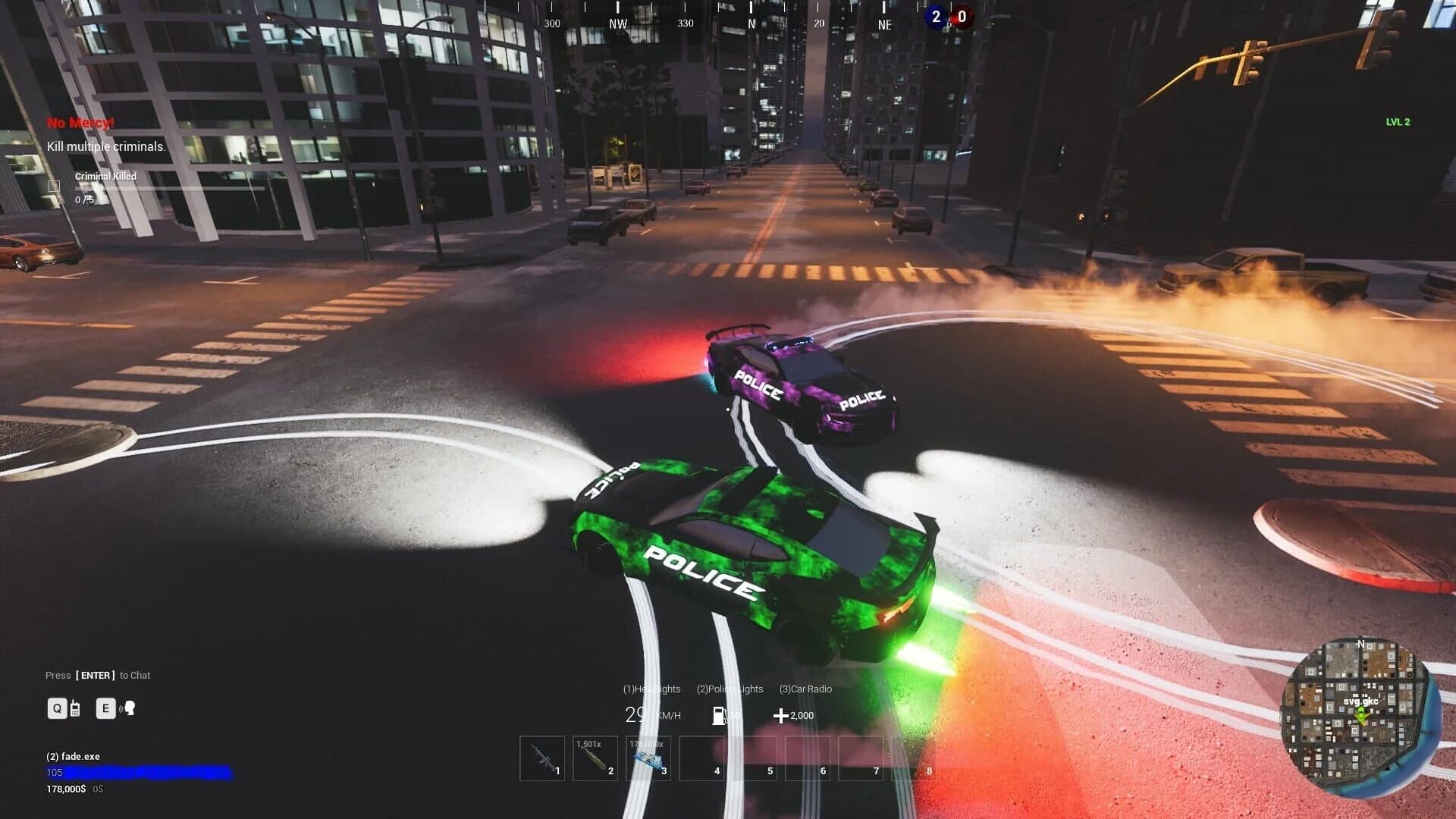
Task: Select the blue cash bundle in slot 3
Action: click(x=648, y=758)
